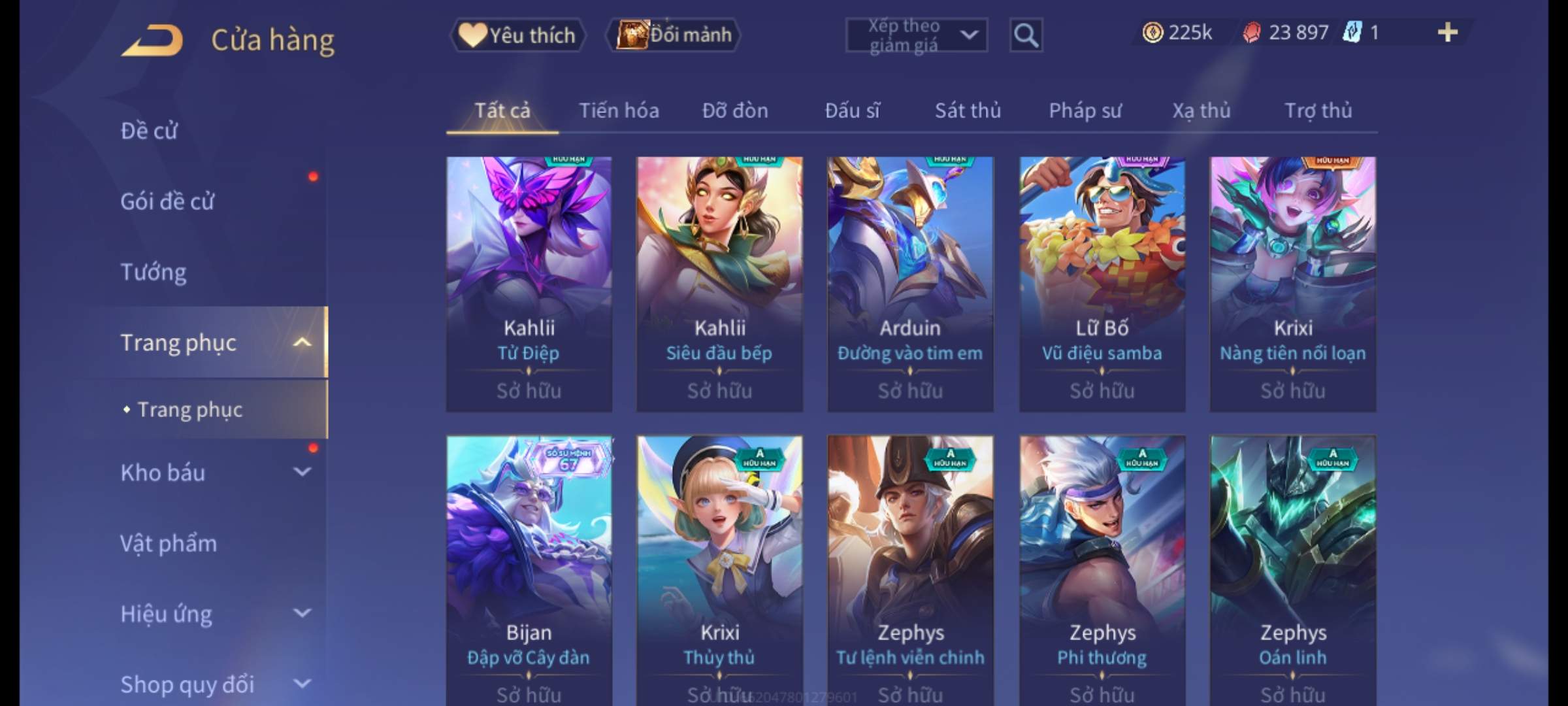This screenshot has height=706, width=1568.
Task: Select the Kahlii Tử Điệp skin card
Action: tap(529, 284)
